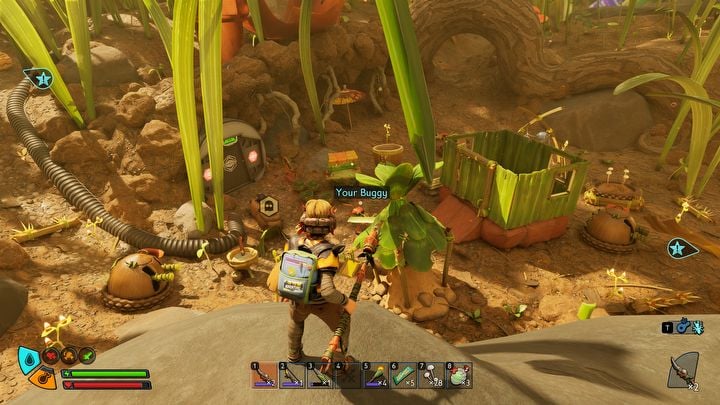Inspect the green status effect icon

tap(87, 354)
